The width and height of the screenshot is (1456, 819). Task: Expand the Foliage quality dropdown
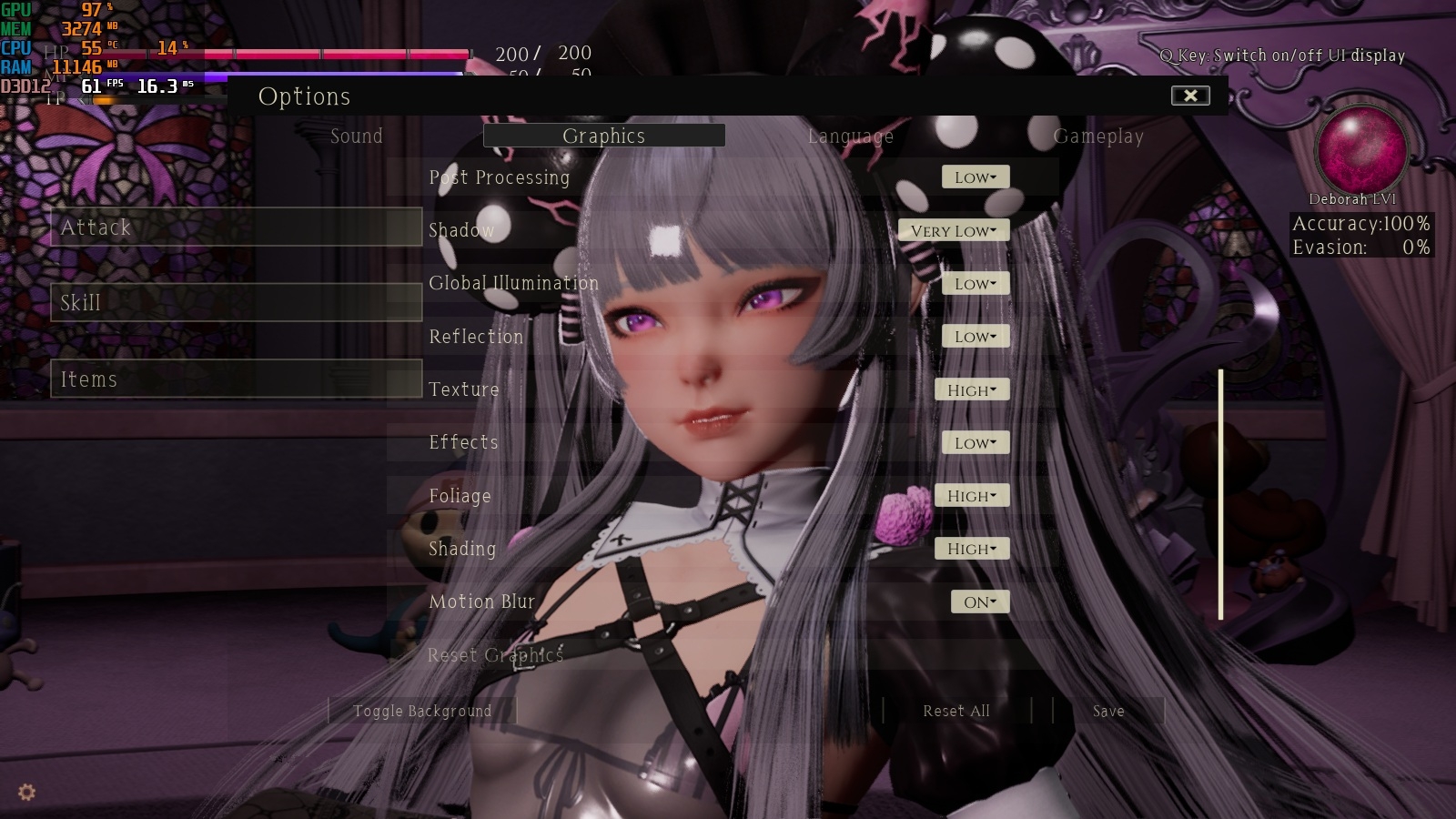point(971,496)
